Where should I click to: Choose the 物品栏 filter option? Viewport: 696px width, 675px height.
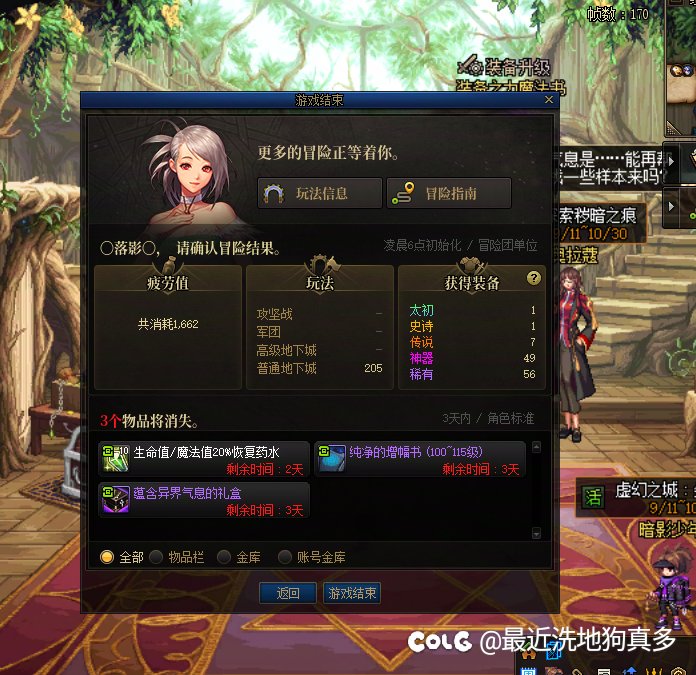coord(157,557)
